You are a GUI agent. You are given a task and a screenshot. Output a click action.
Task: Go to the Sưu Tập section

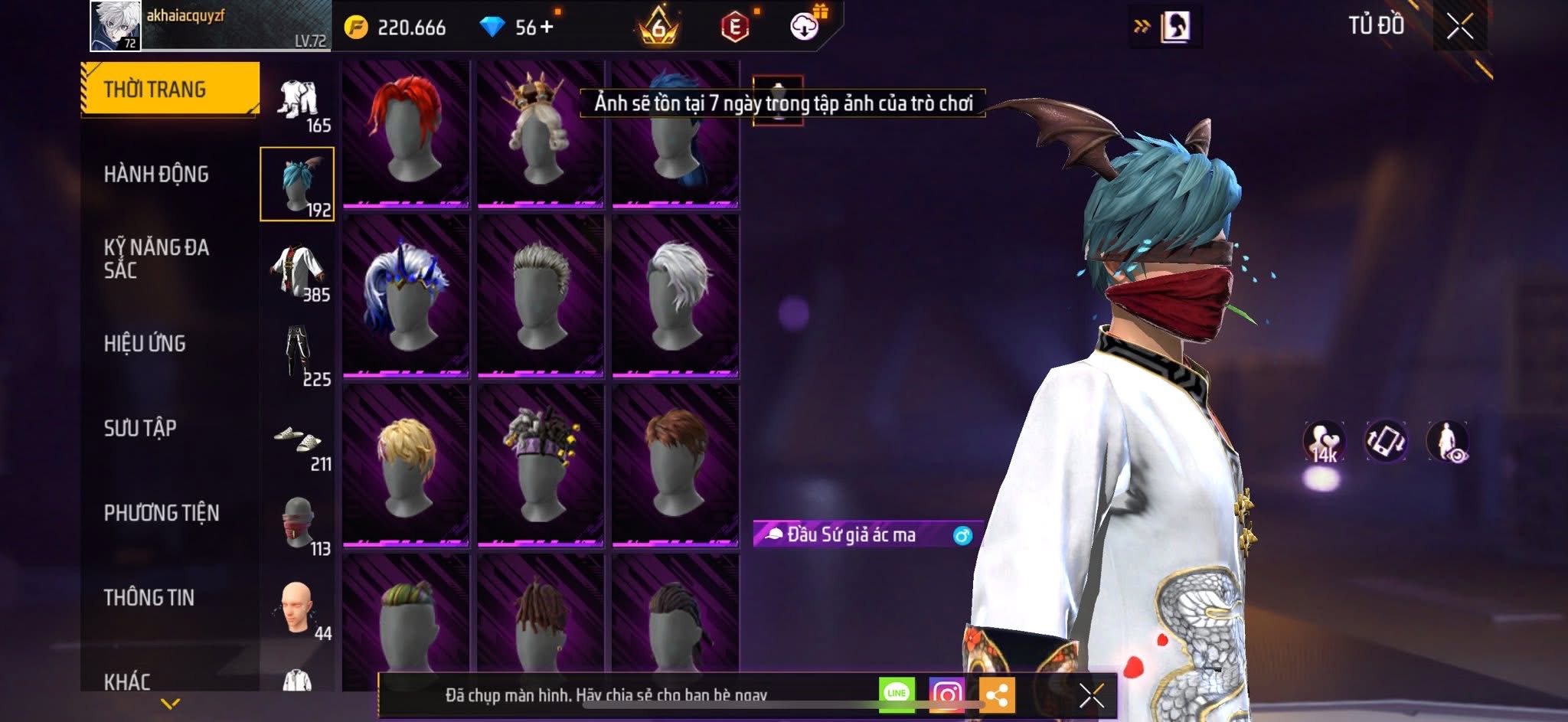140,428
